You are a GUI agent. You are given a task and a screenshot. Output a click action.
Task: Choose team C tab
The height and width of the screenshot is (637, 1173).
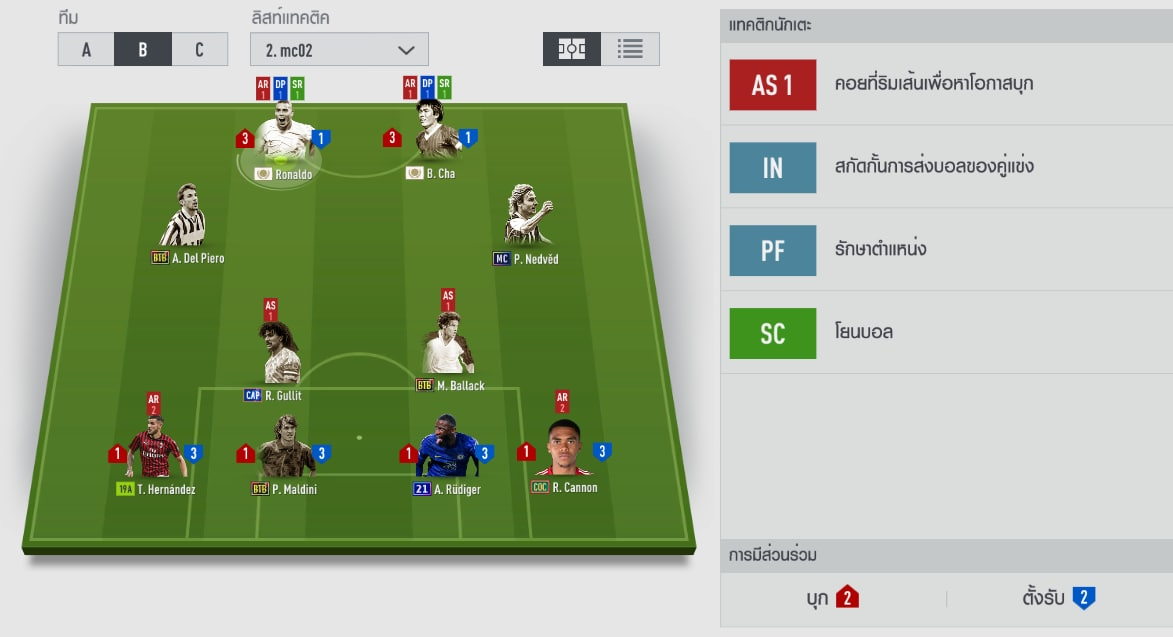click(x=200, y=50)
